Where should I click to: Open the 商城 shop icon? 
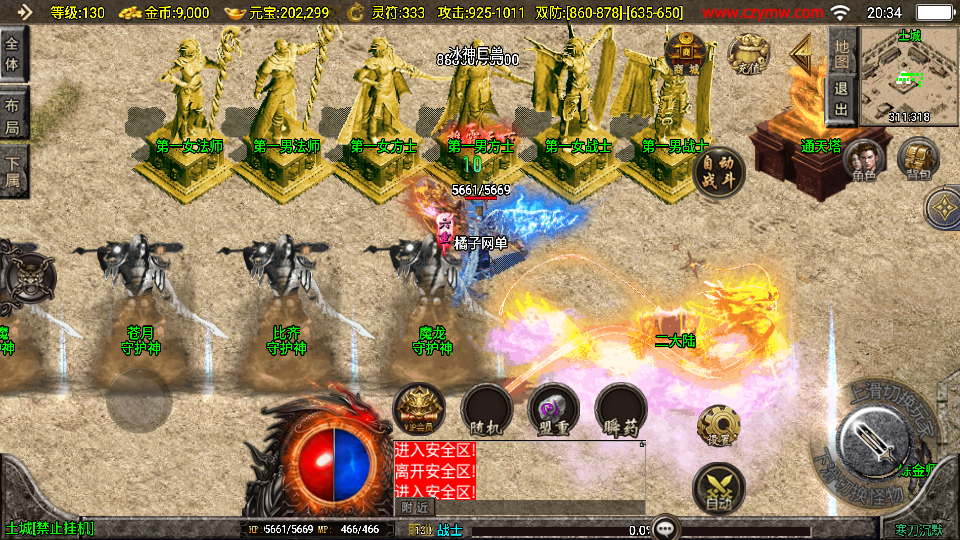[687, 51]
